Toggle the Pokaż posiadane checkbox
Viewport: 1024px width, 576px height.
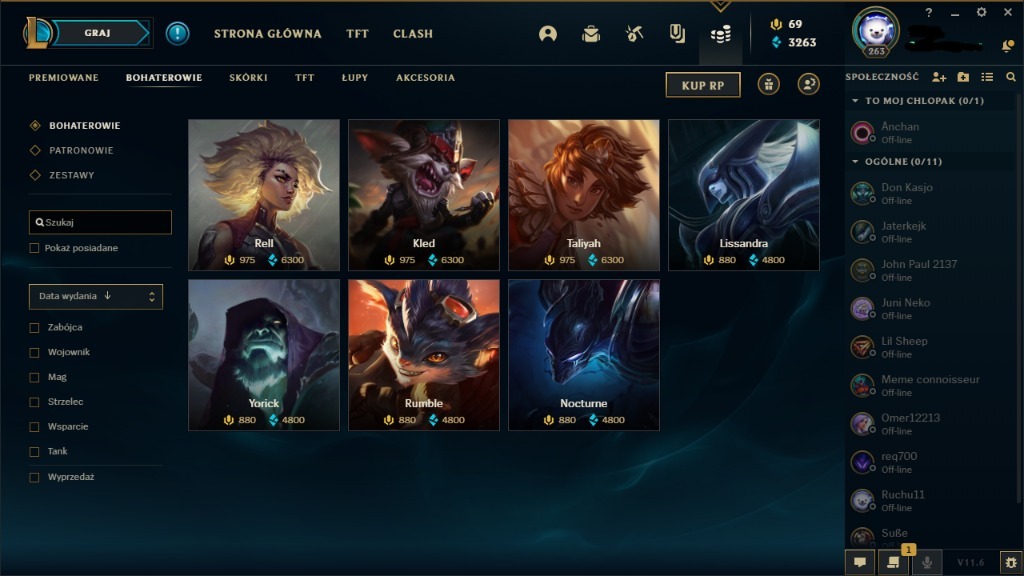[35, 248]
